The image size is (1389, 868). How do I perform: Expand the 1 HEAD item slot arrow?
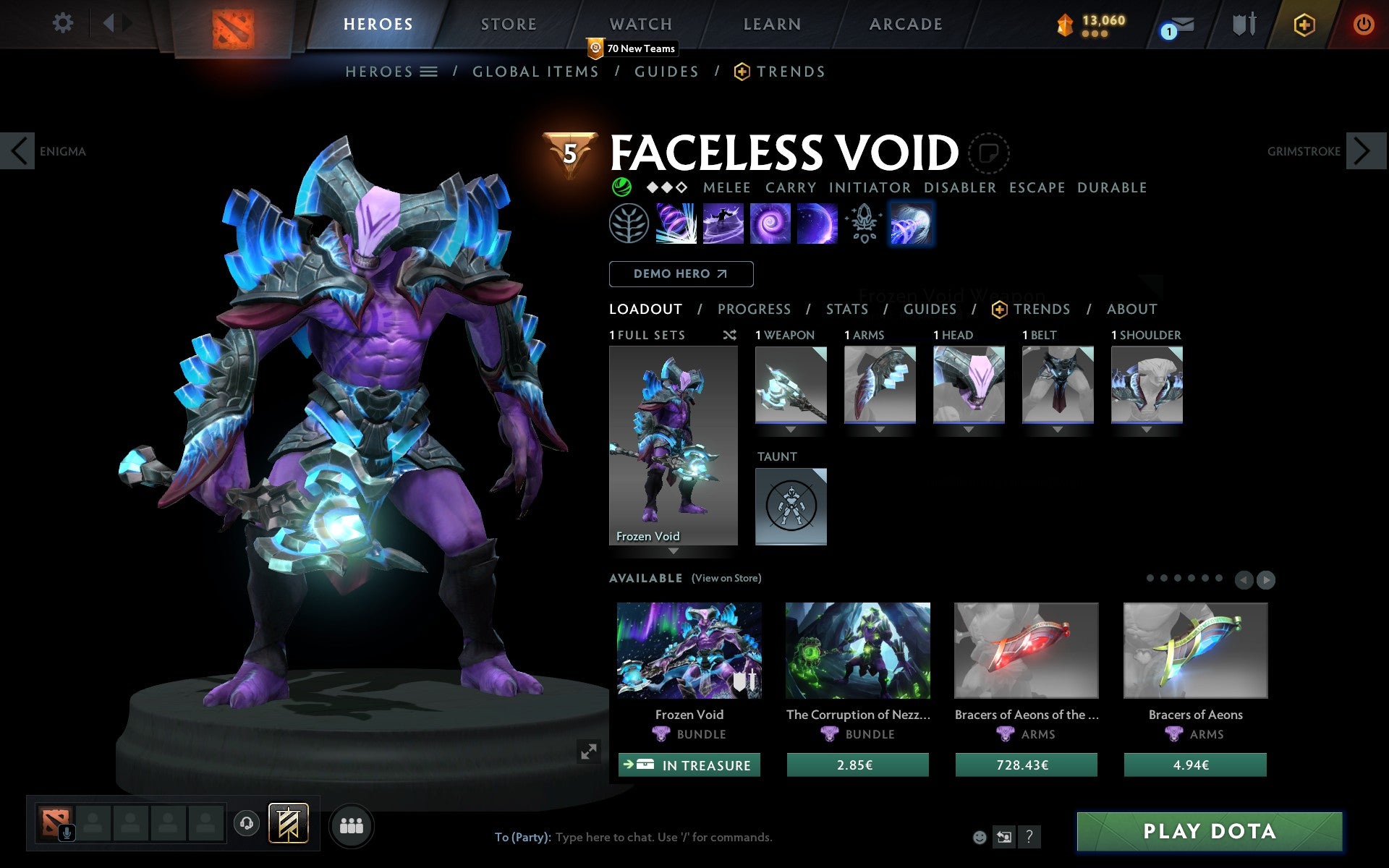[x=968, y=428]
